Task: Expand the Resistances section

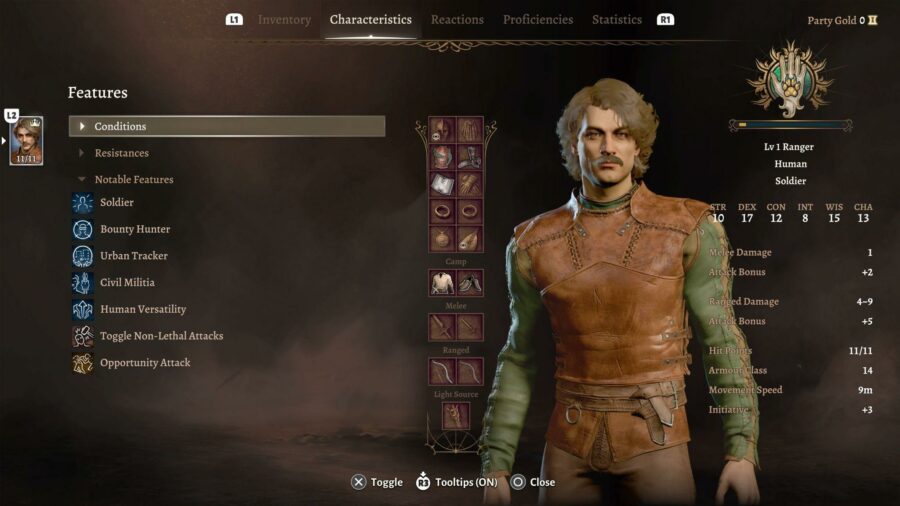Action: point(121,153)
